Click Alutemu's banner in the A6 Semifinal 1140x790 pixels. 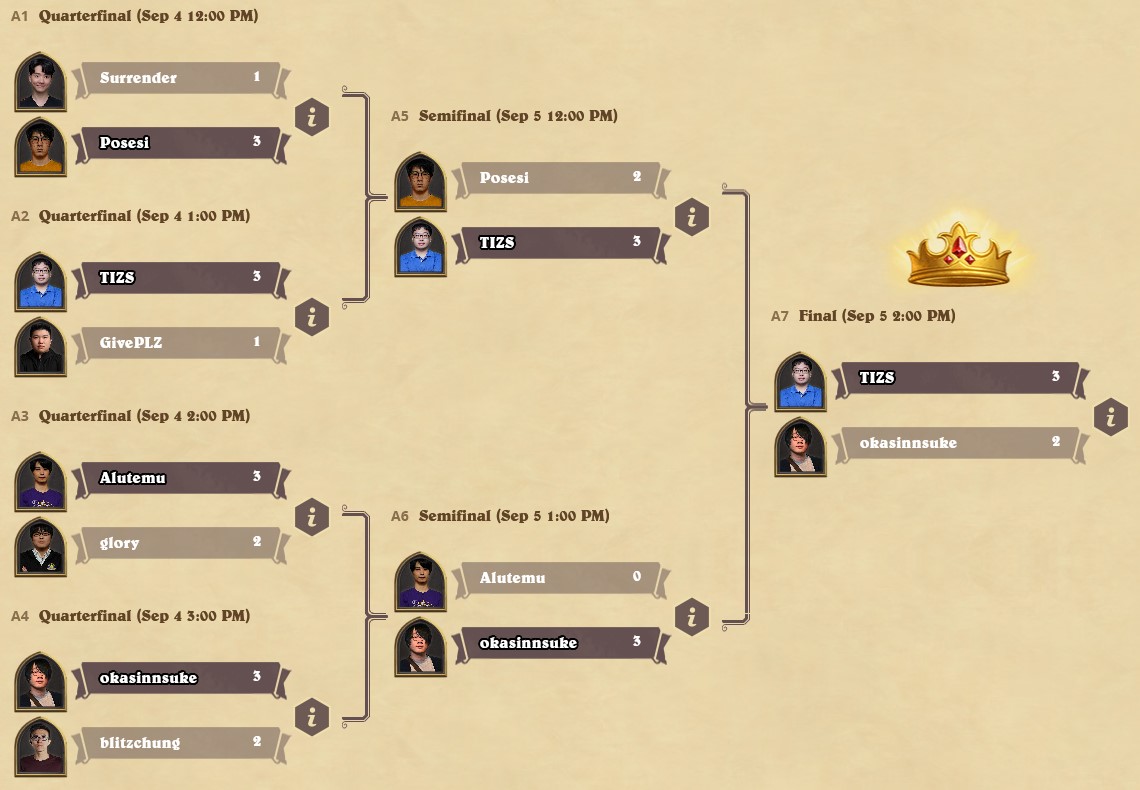(558, 578)
